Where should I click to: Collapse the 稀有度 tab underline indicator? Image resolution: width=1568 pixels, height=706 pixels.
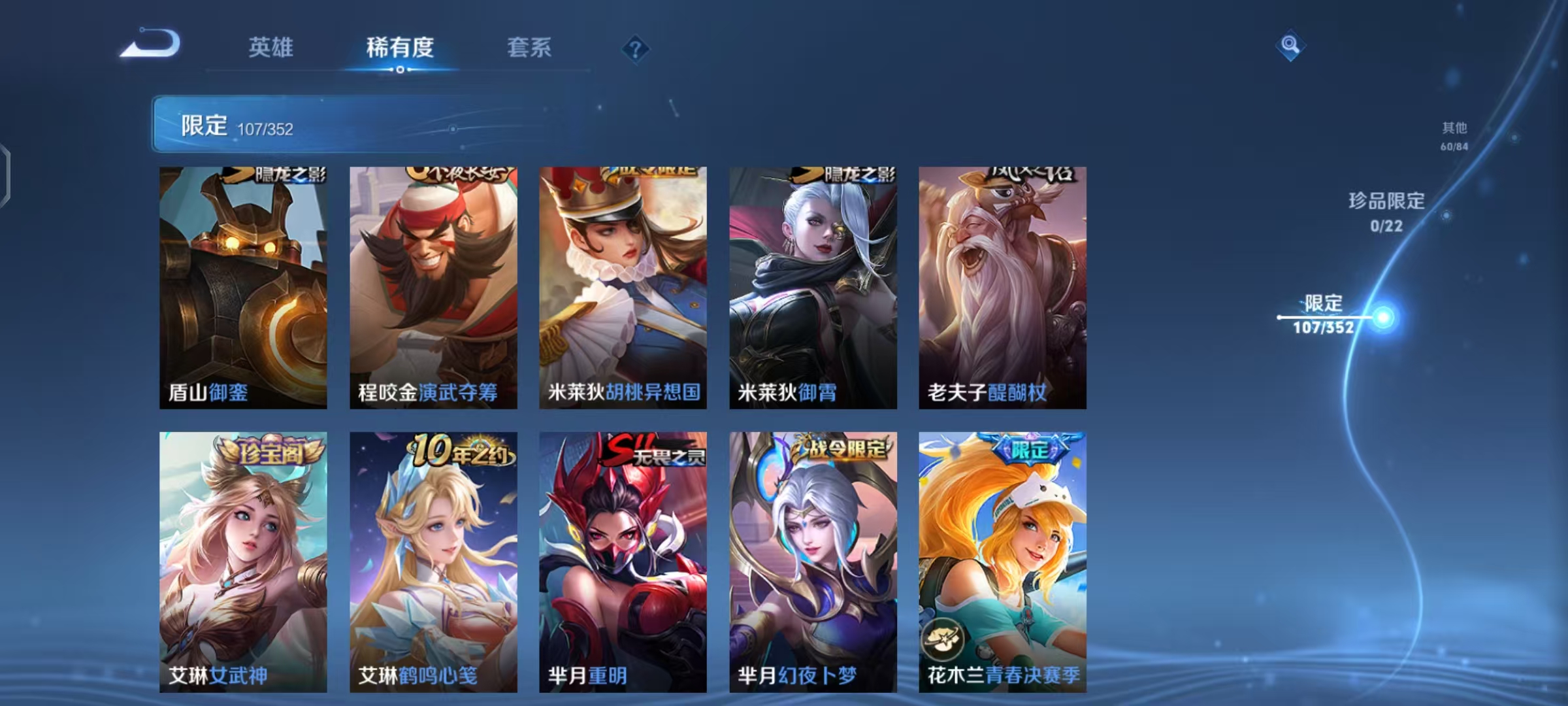(x=400, y=69)
